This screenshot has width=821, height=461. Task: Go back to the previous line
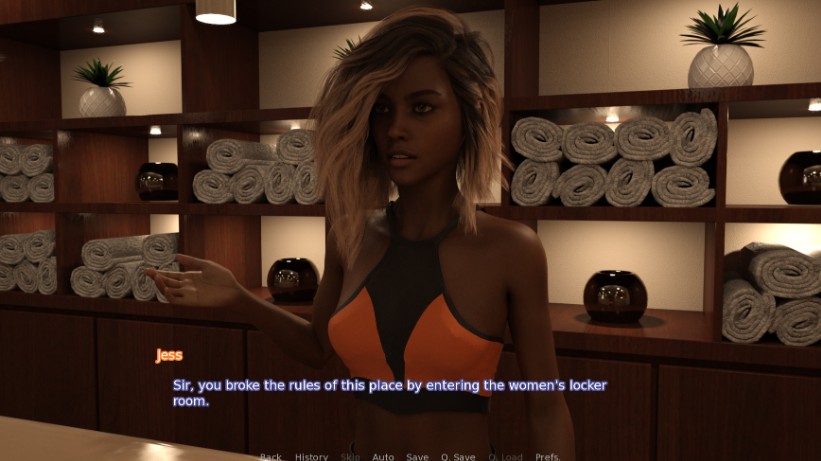pos(271,456)
